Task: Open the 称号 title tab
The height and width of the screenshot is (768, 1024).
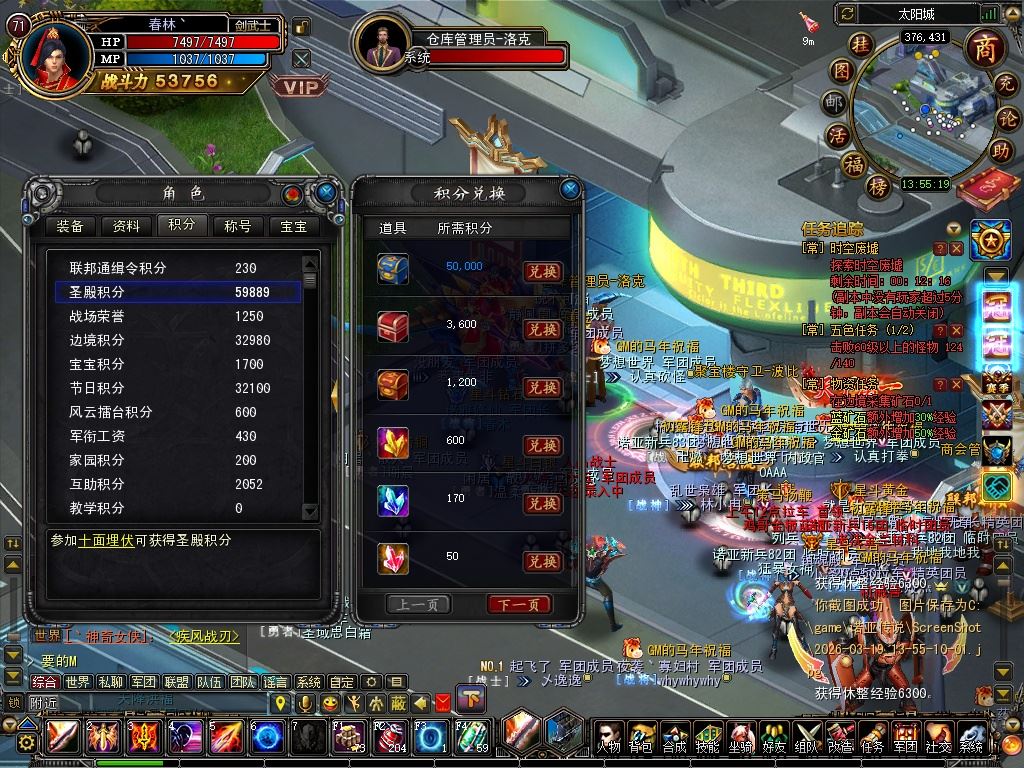Action: [238, 226]
